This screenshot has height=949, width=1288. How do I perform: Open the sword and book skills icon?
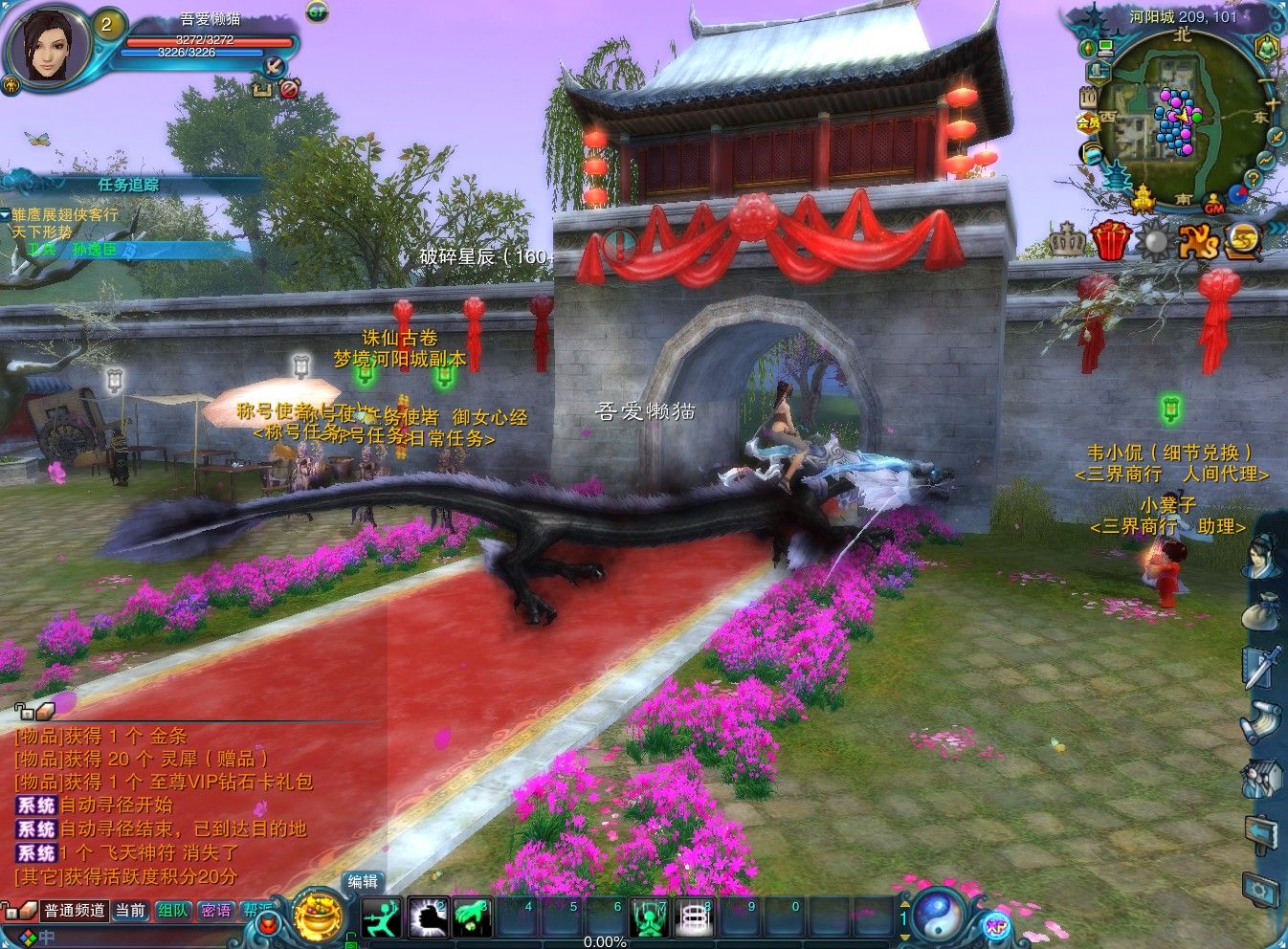1259,667
